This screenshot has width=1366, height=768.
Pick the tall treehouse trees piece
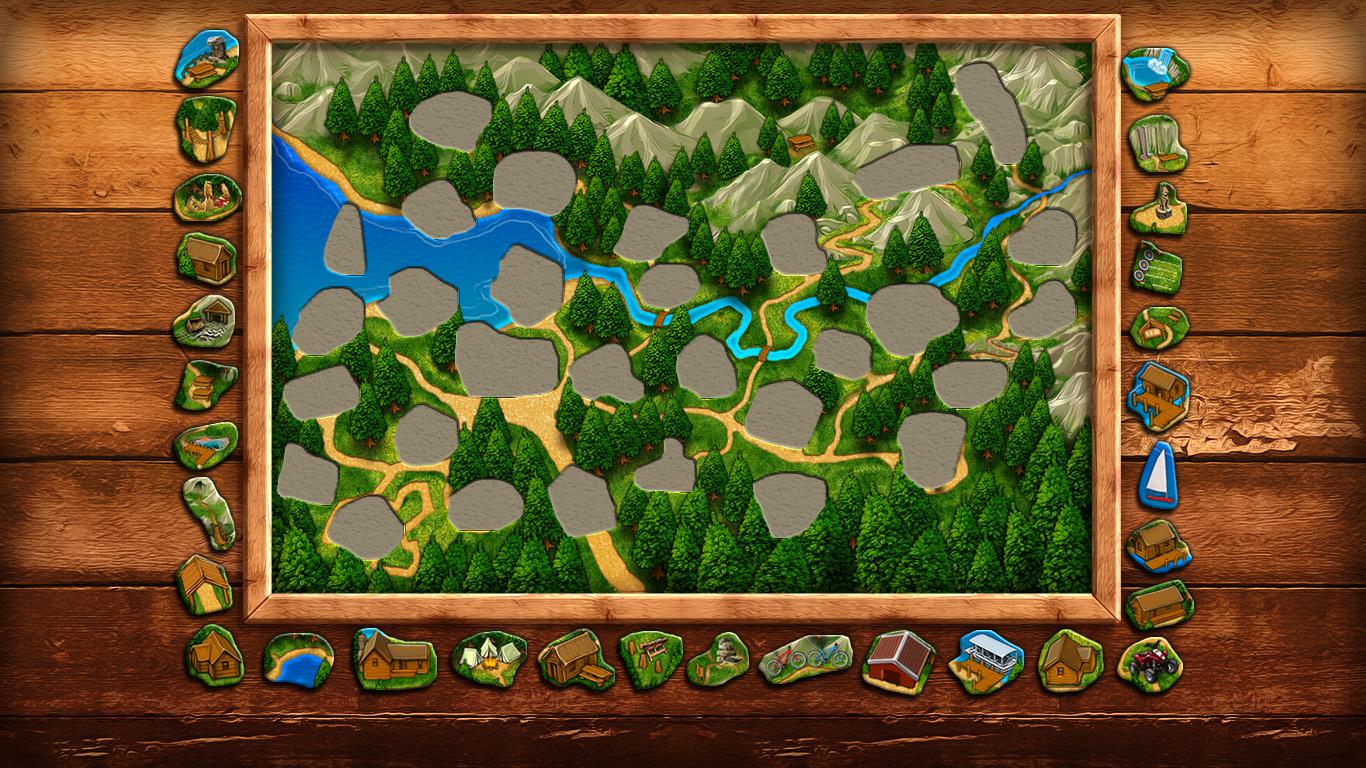coord(206,129)
